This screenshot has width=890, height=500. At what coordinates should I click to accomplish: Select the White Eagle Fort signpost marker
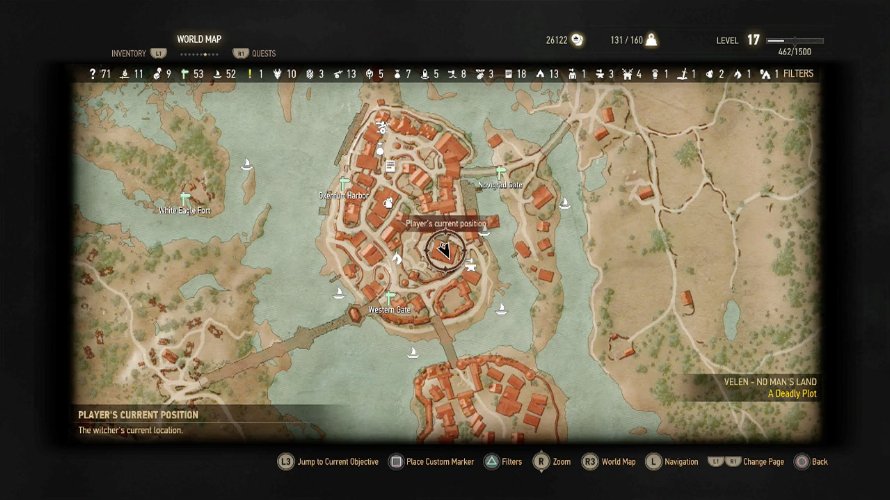(184, 198)
